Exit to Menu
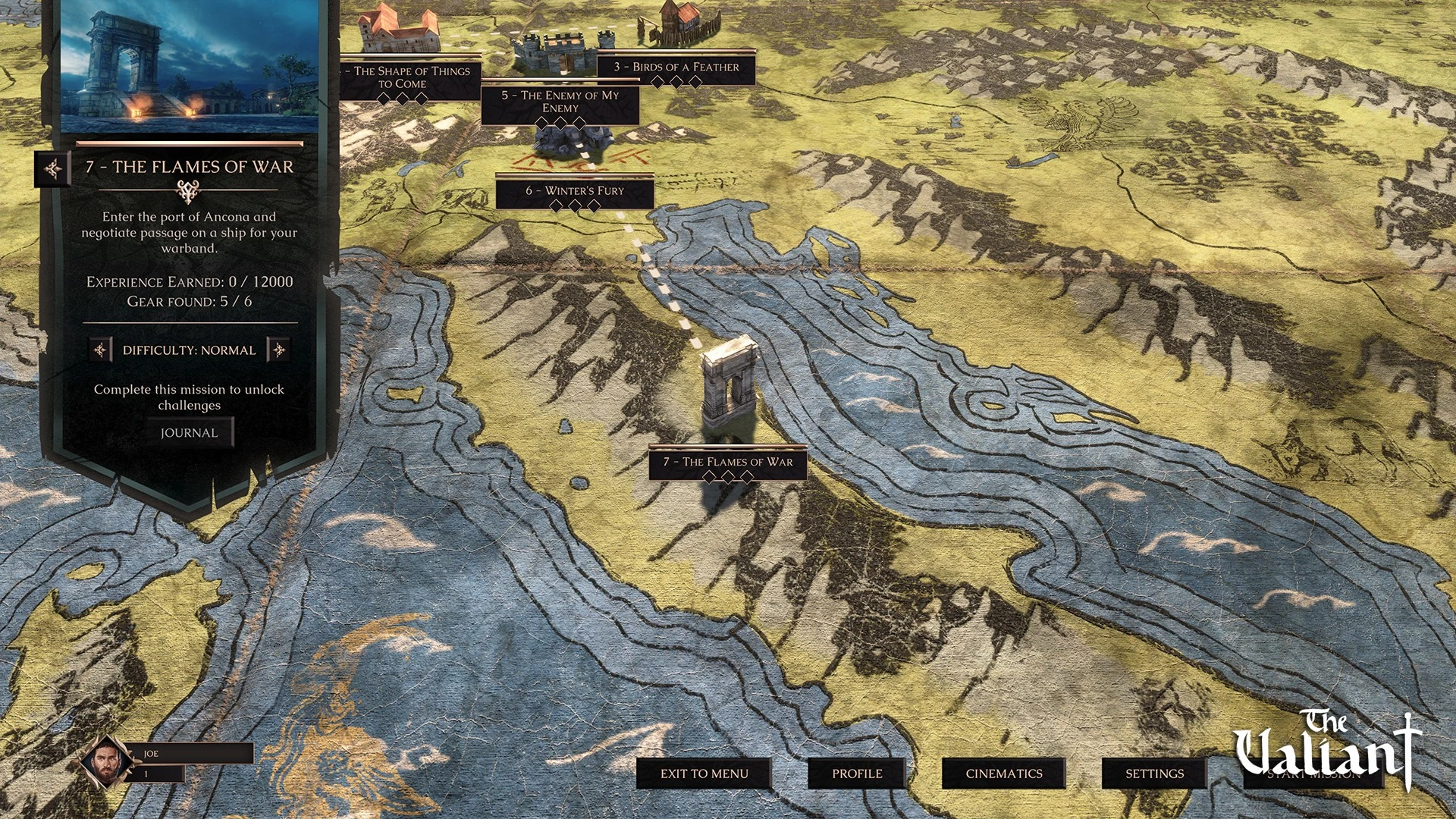This screenshot has width=1456, height=819. pos(704,773)
